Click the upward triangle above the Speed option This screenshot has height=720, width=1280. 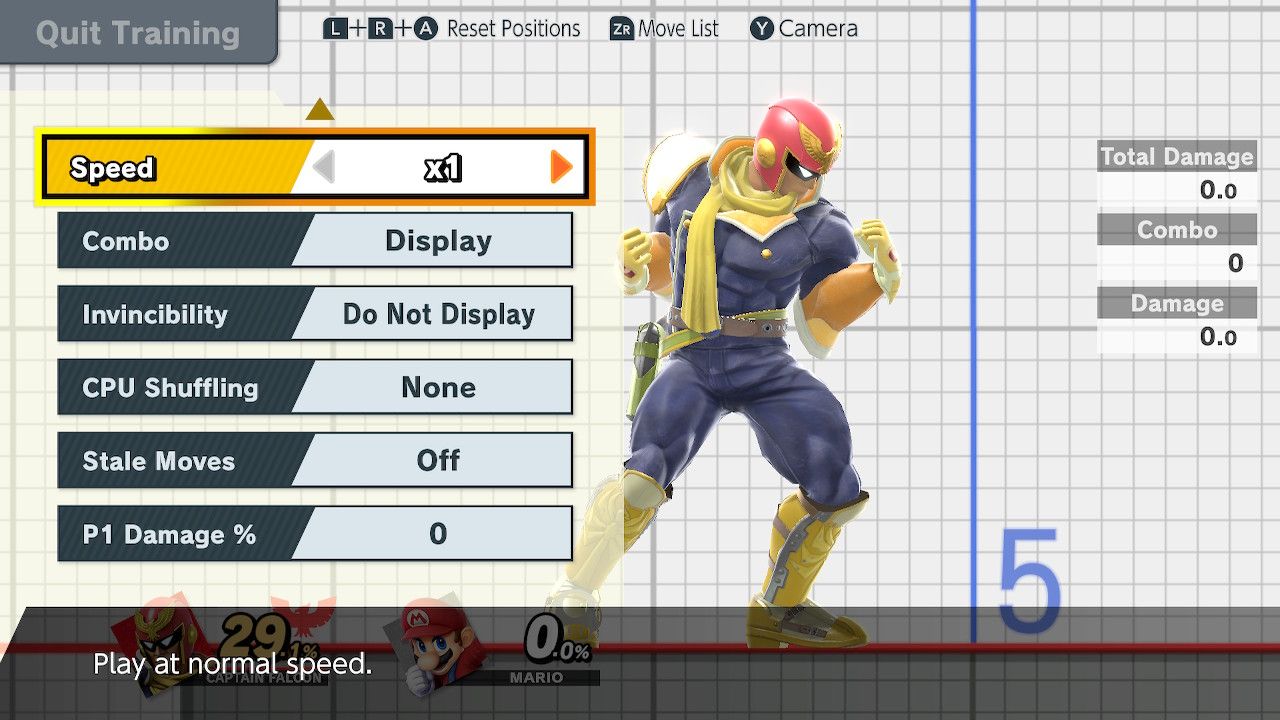320,110
